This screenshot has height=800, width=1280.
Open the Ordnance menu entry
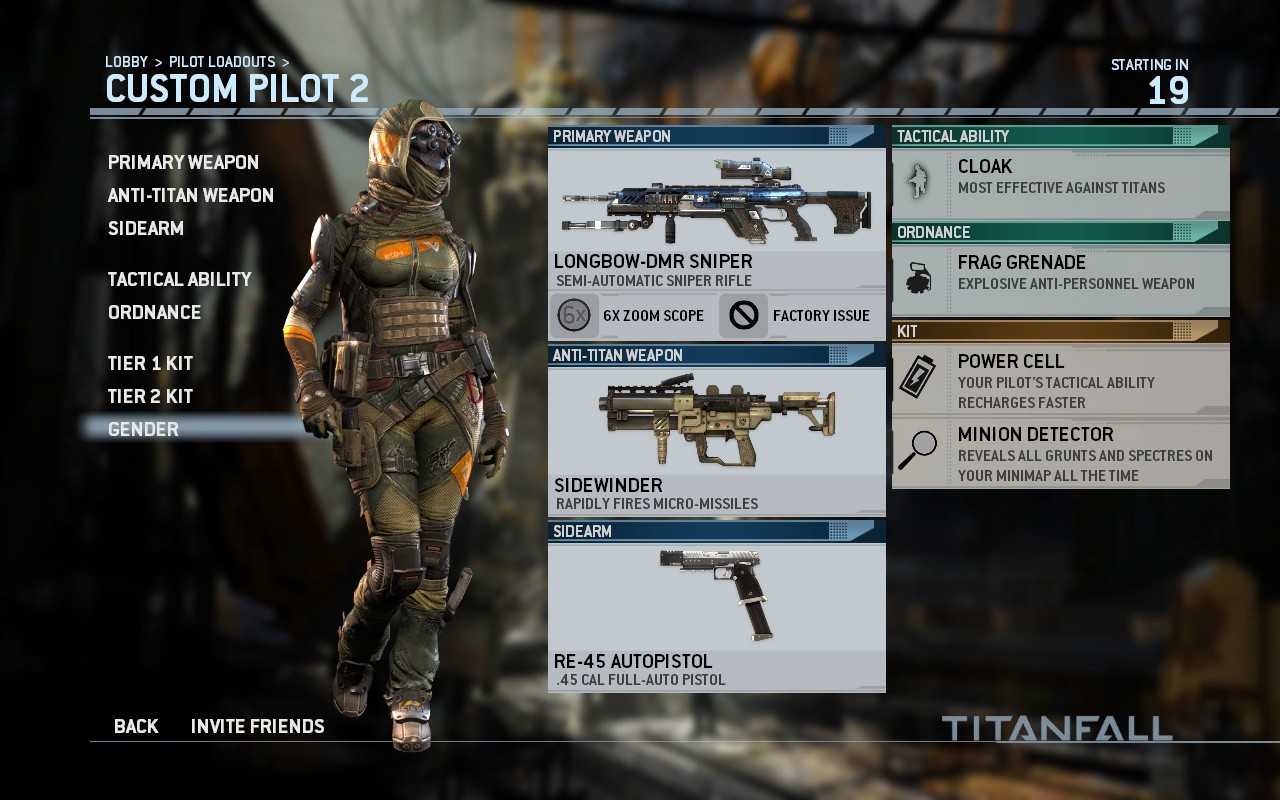(x=154, y=312)
